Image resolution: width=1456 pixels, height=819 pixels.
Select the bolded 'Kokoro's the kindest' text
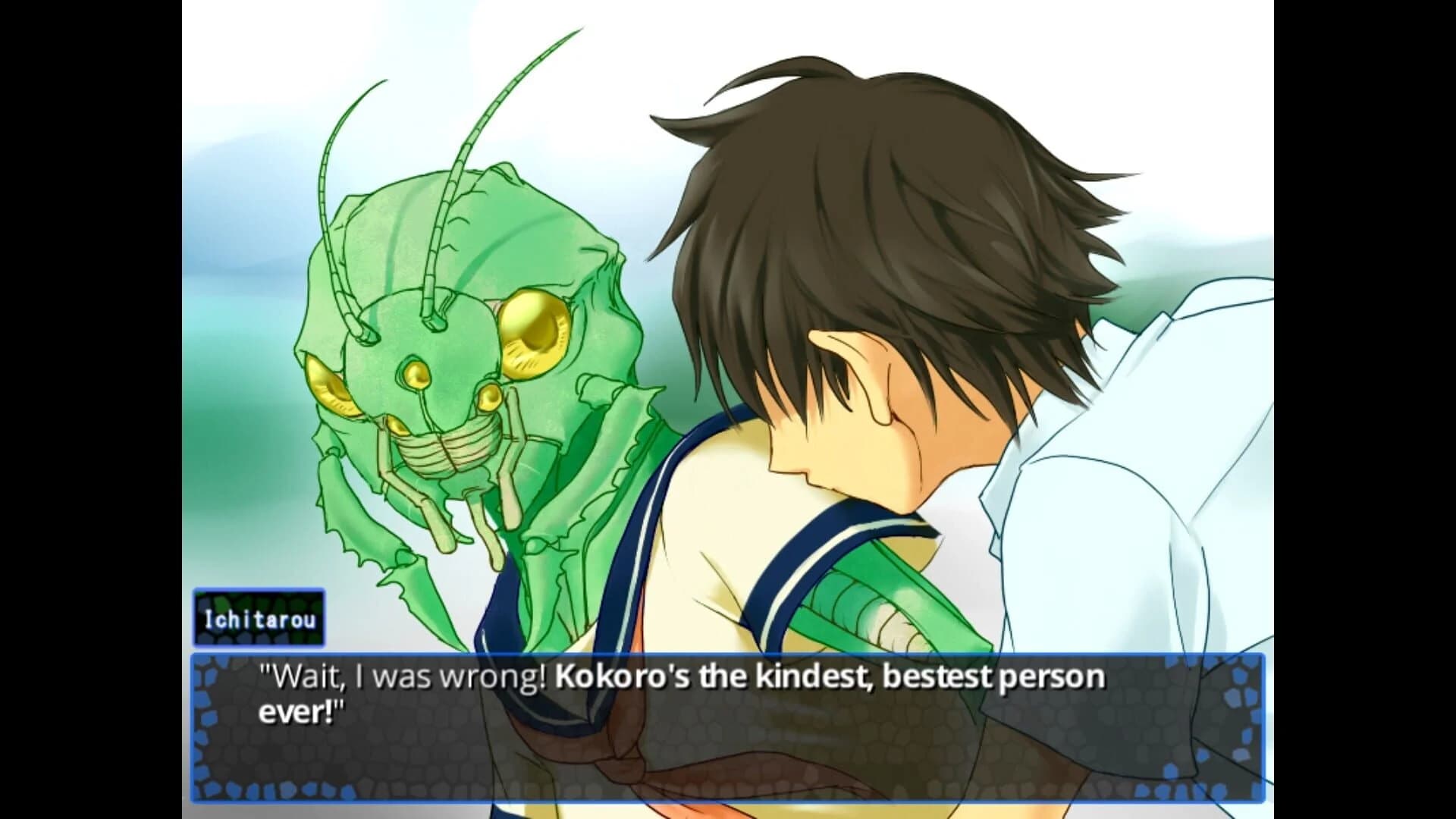point(713,675)
